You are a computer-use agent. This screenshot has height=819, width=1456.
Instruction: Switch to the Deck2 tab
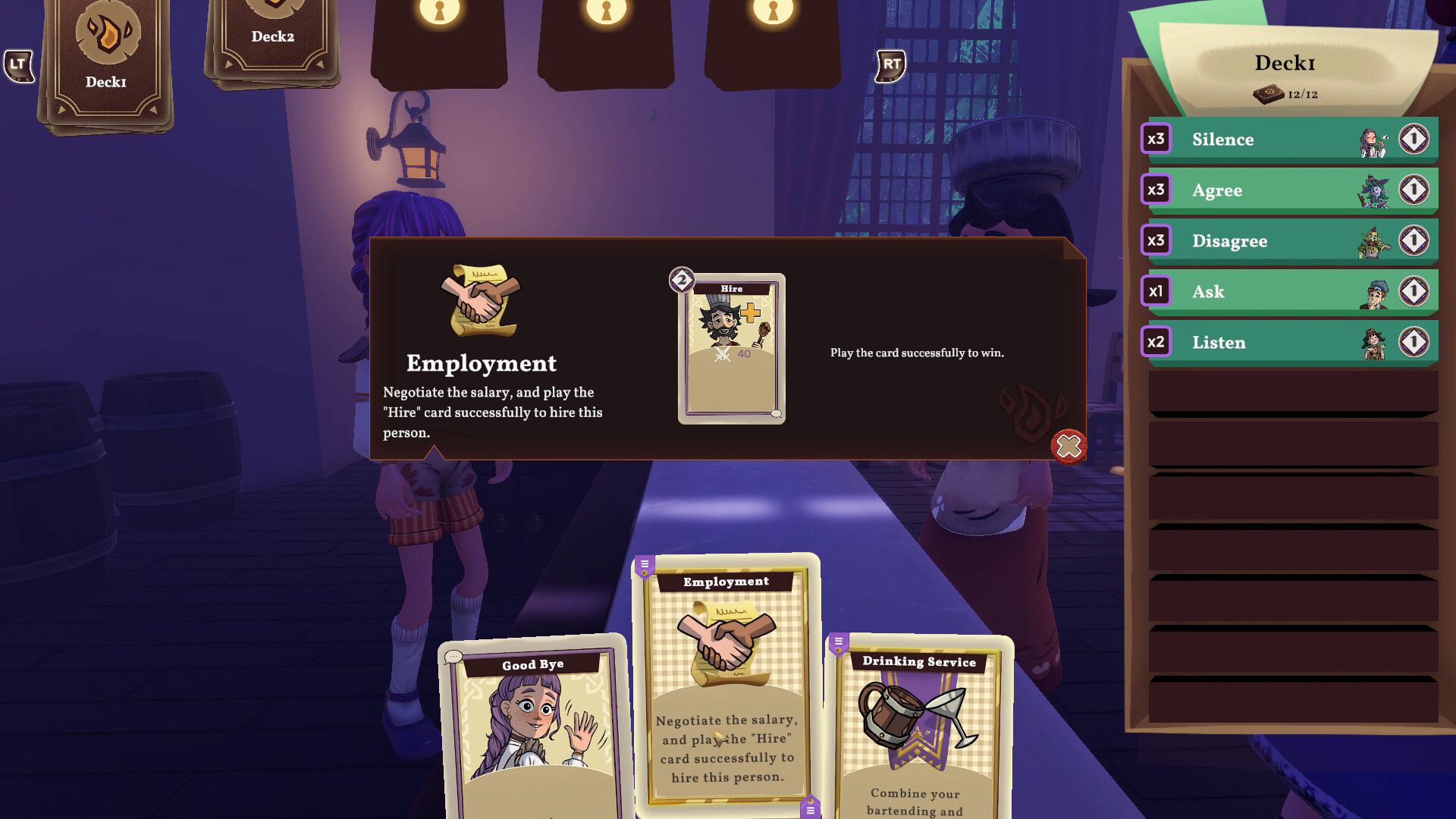(273, 36)
